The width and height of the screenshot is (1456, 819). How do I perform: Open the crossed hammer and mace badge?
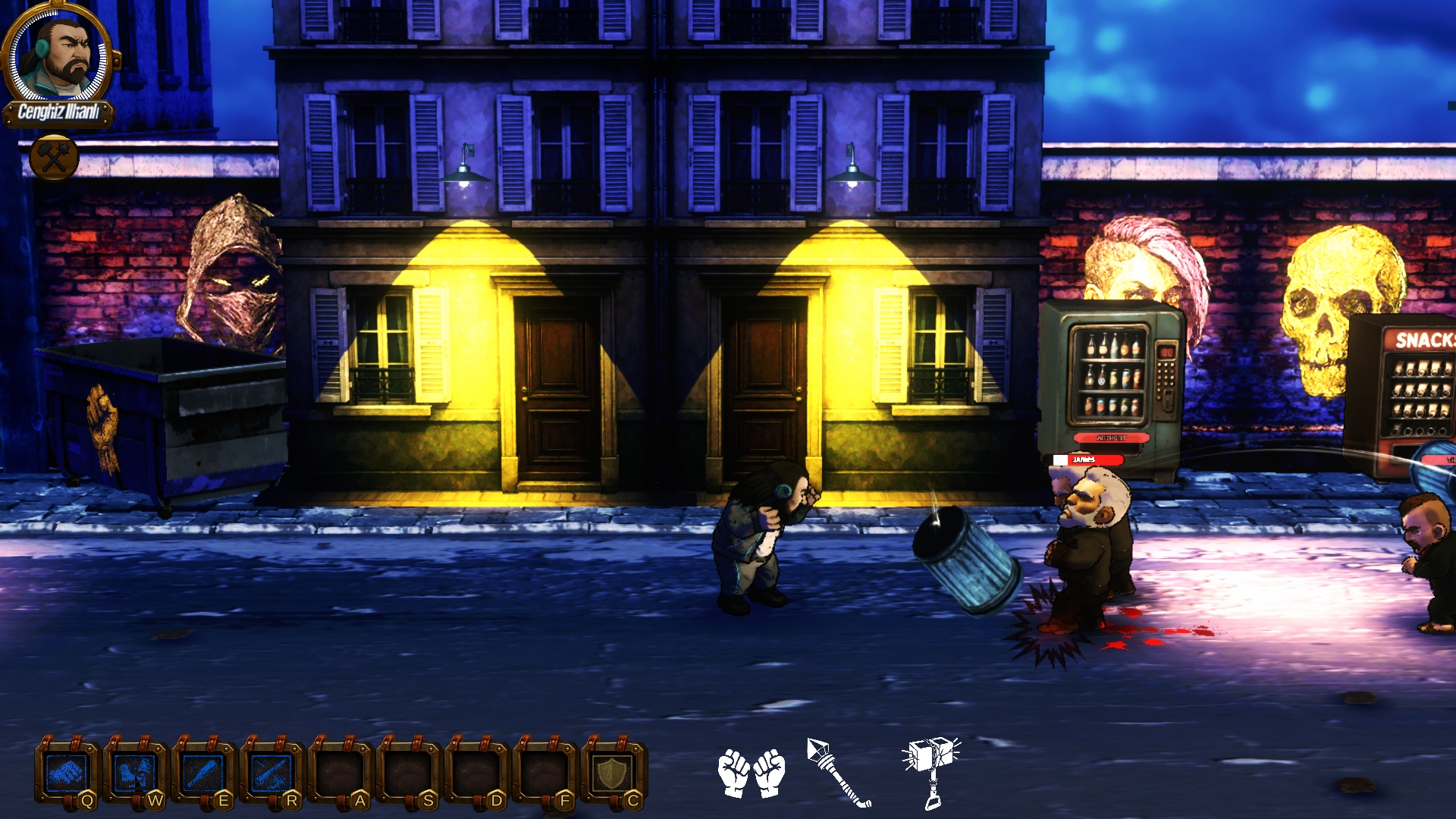click(55, 158)
